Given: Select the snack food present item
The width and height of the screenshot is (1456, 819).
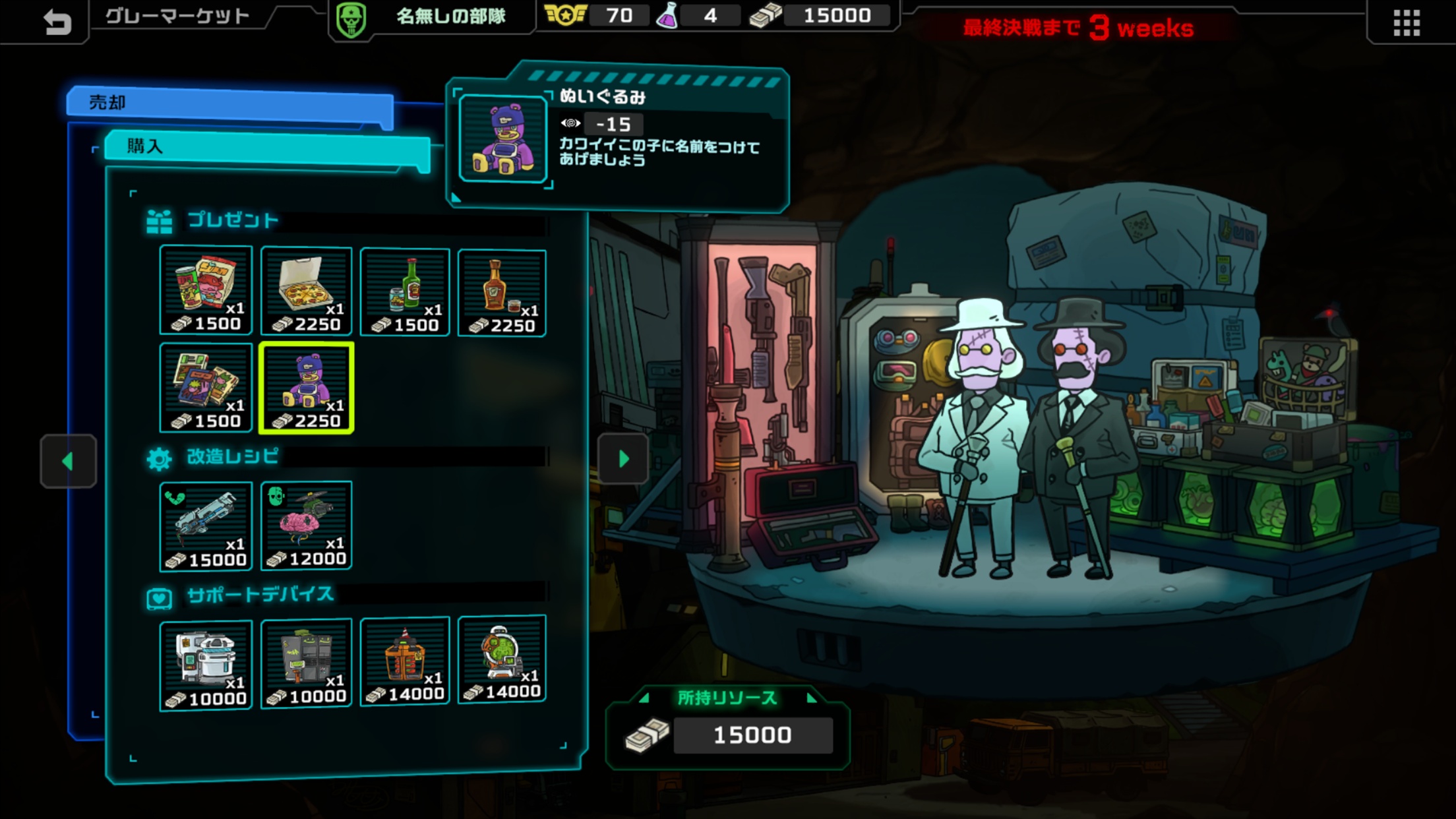Looking at the screenshot, I should point(206,290).
